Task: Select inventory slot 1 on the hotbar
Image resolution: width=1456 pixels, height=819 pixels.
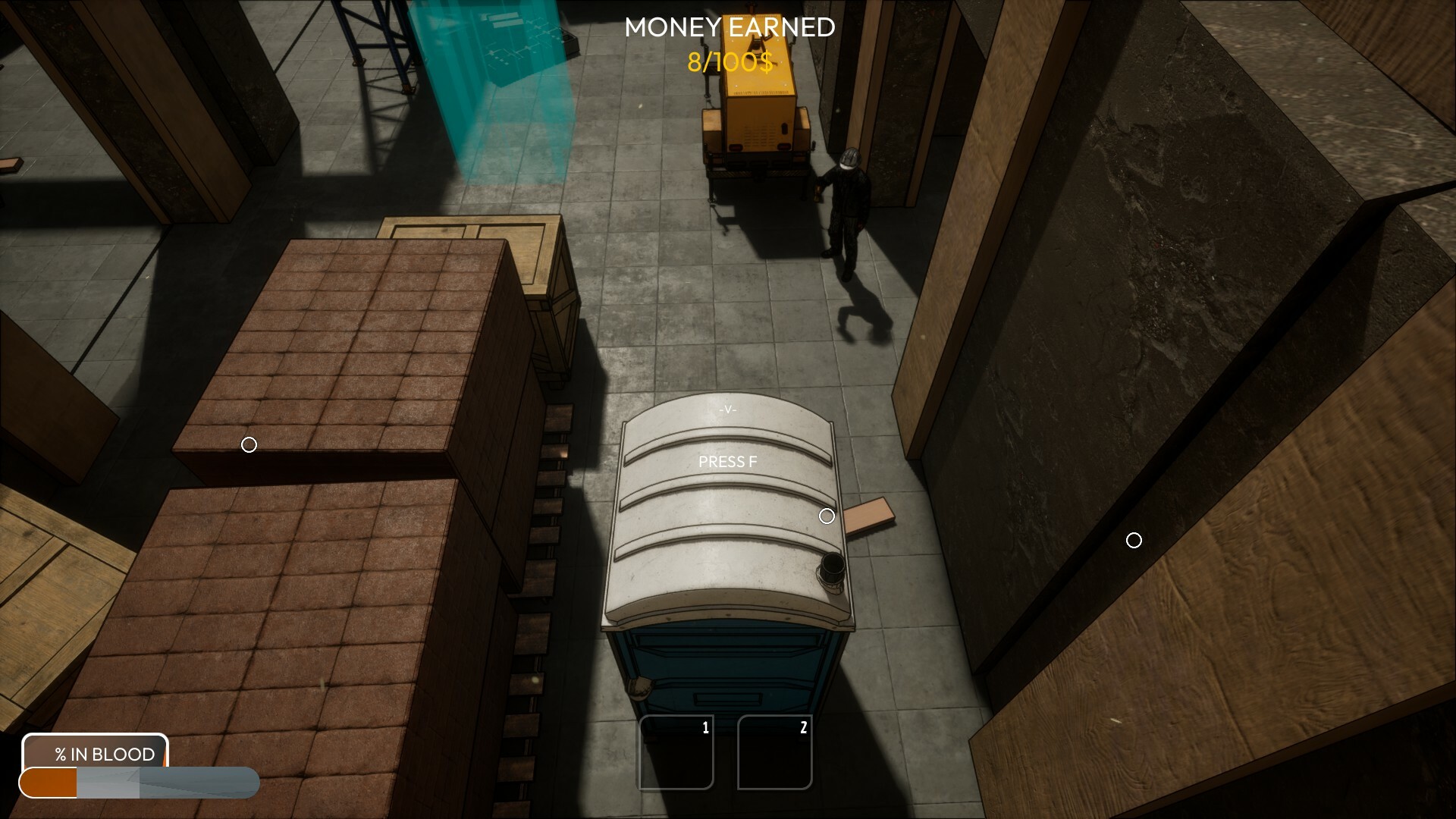Action: pos(676,752)
